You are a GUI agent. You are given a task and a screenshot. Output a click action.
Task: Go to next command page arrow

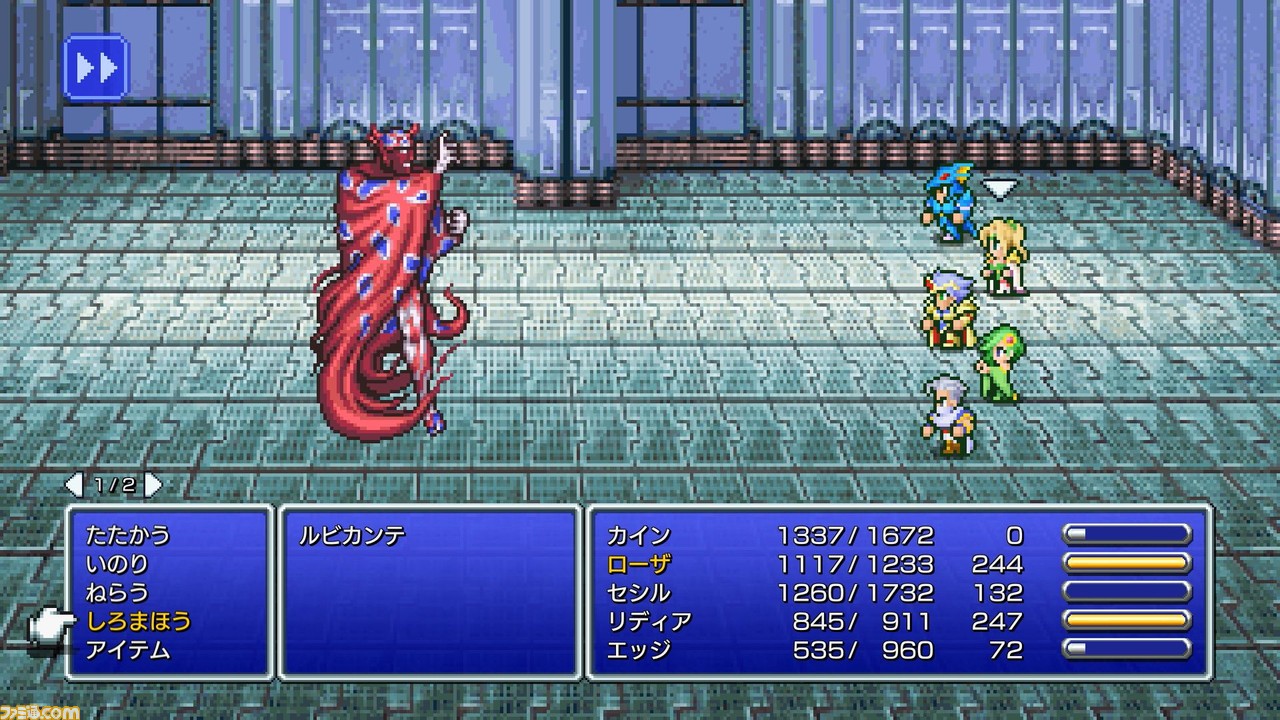click(153, 486)
